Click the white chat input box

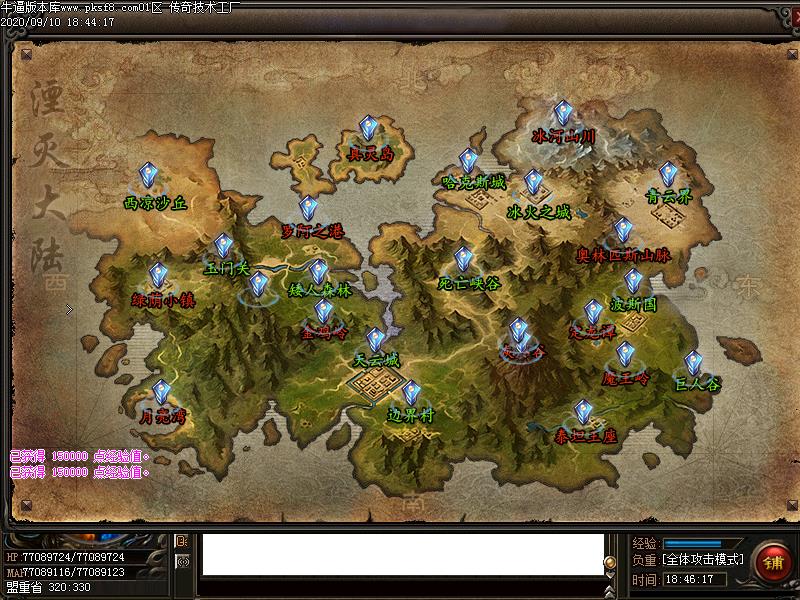(402, 555)
